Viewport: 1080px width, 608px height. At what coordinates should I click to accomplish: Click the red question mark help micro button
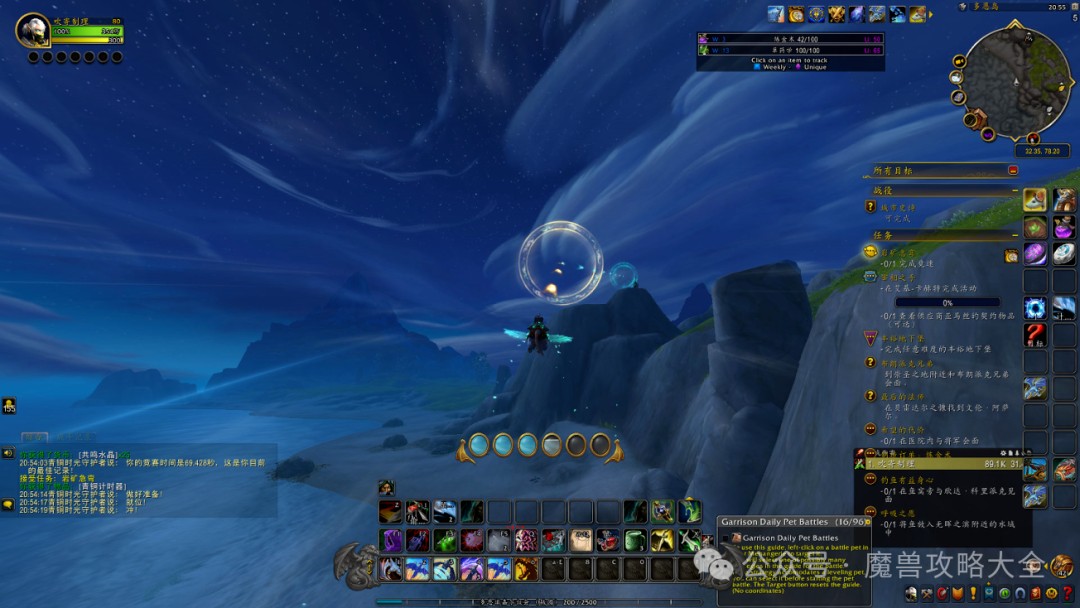click(1066, 594)
